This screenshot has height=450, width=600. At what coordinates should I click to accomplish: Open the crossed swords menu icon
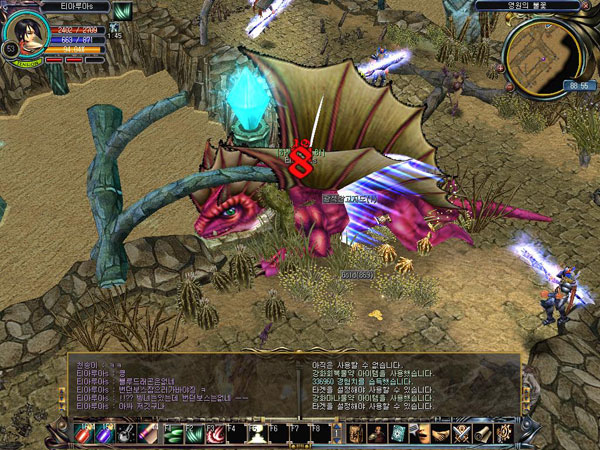tap(461, 433)
